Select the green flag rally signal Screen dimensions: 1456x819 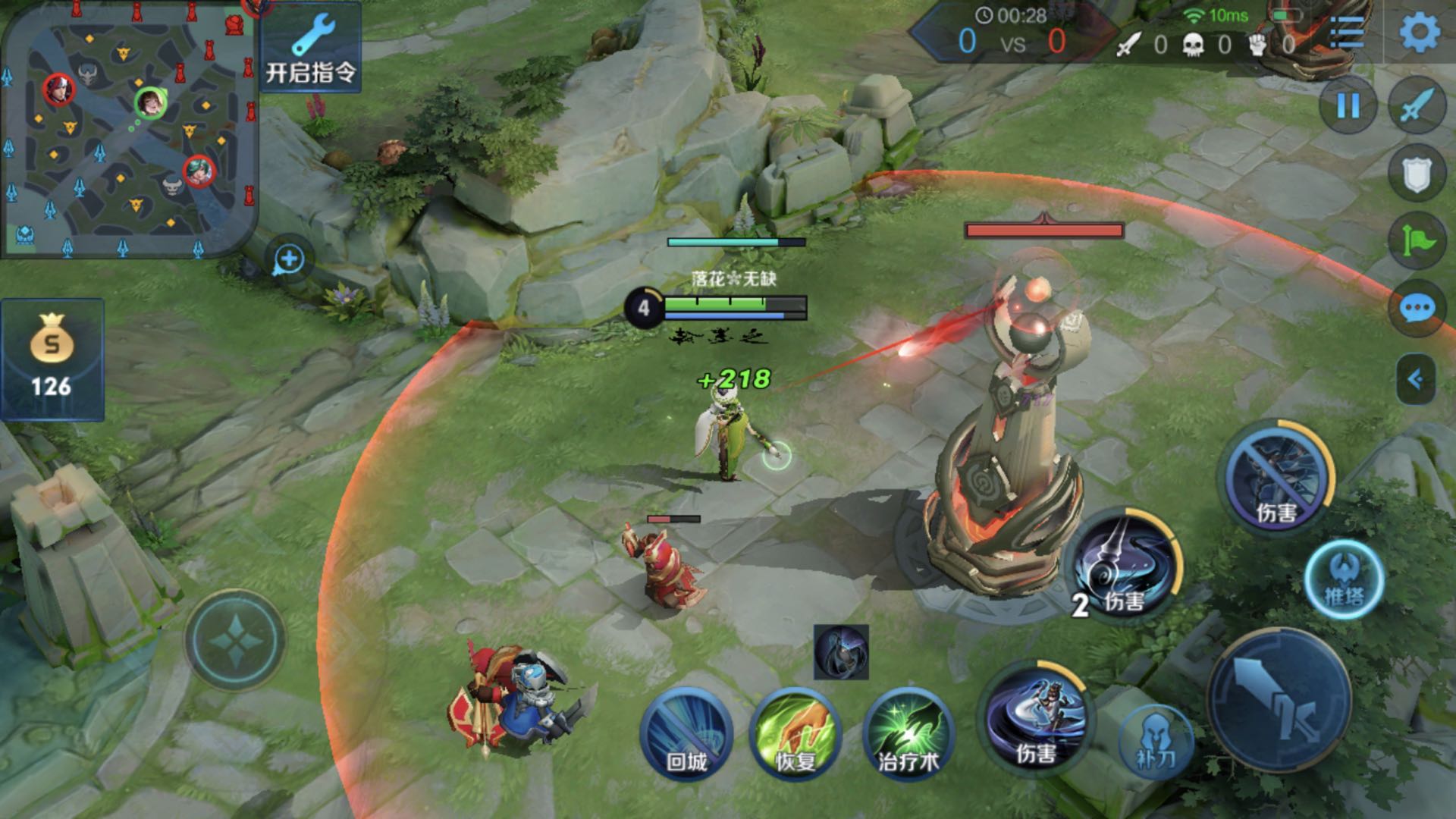pyautogui.click(x=1417, y=241)
